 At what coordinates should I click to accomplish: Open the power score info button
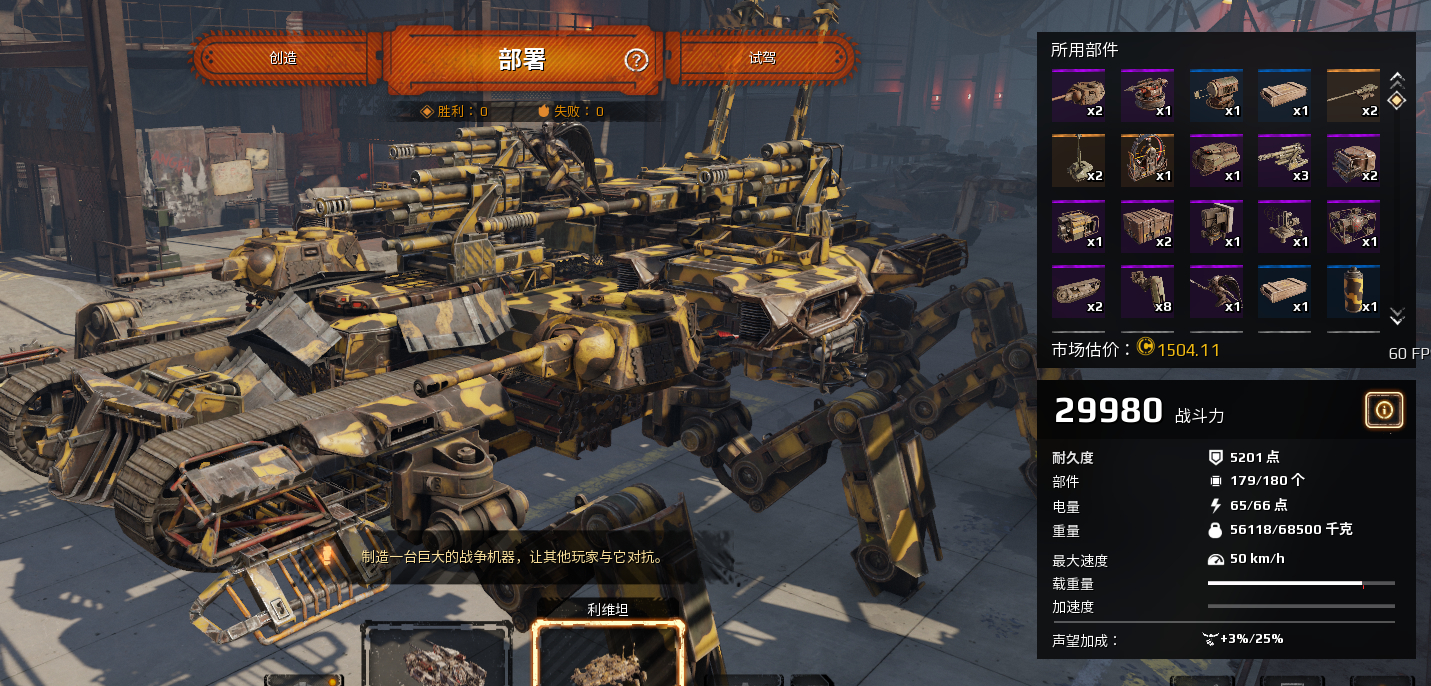(1384, 409)
